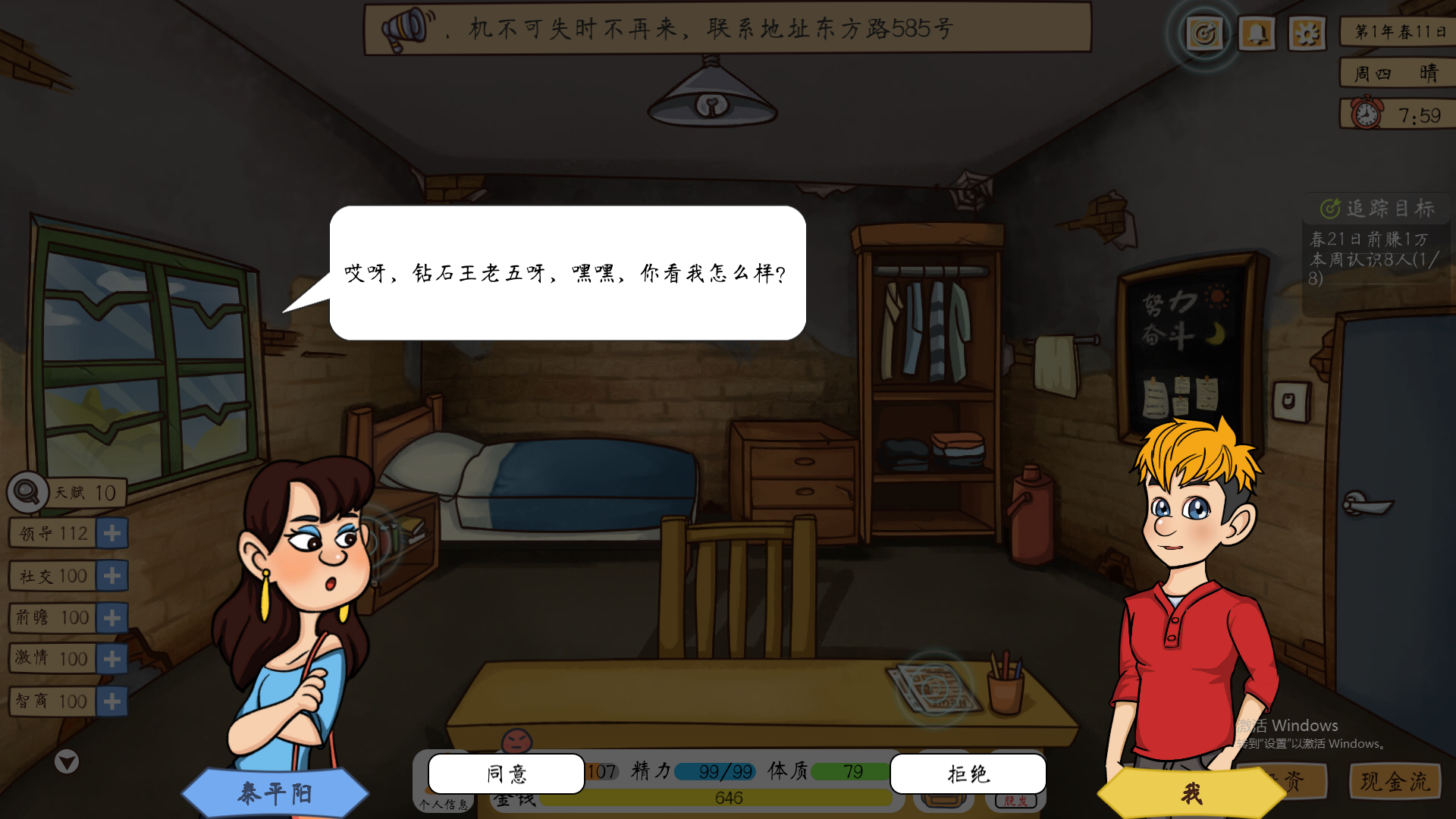Collapse the stats panel with the down arrow

click(x=67, y=762)
